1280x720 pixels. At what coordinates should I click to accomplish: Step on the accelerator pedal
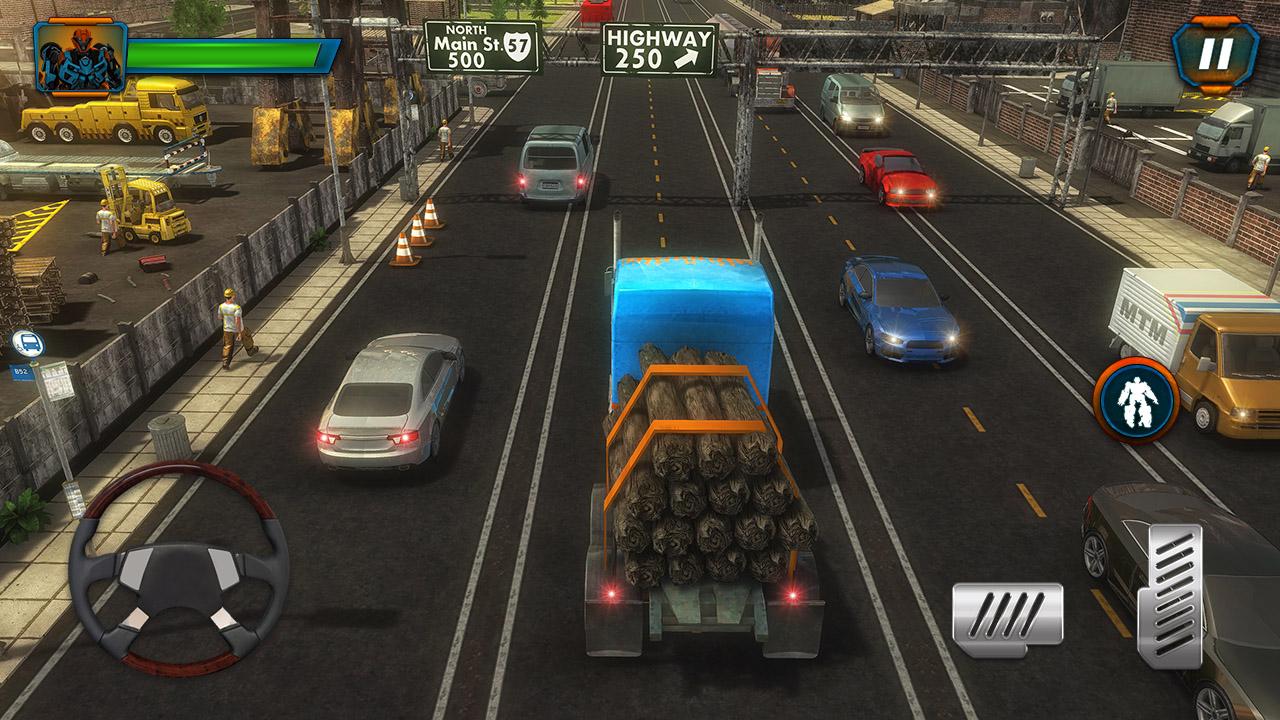click(1170, 594)
